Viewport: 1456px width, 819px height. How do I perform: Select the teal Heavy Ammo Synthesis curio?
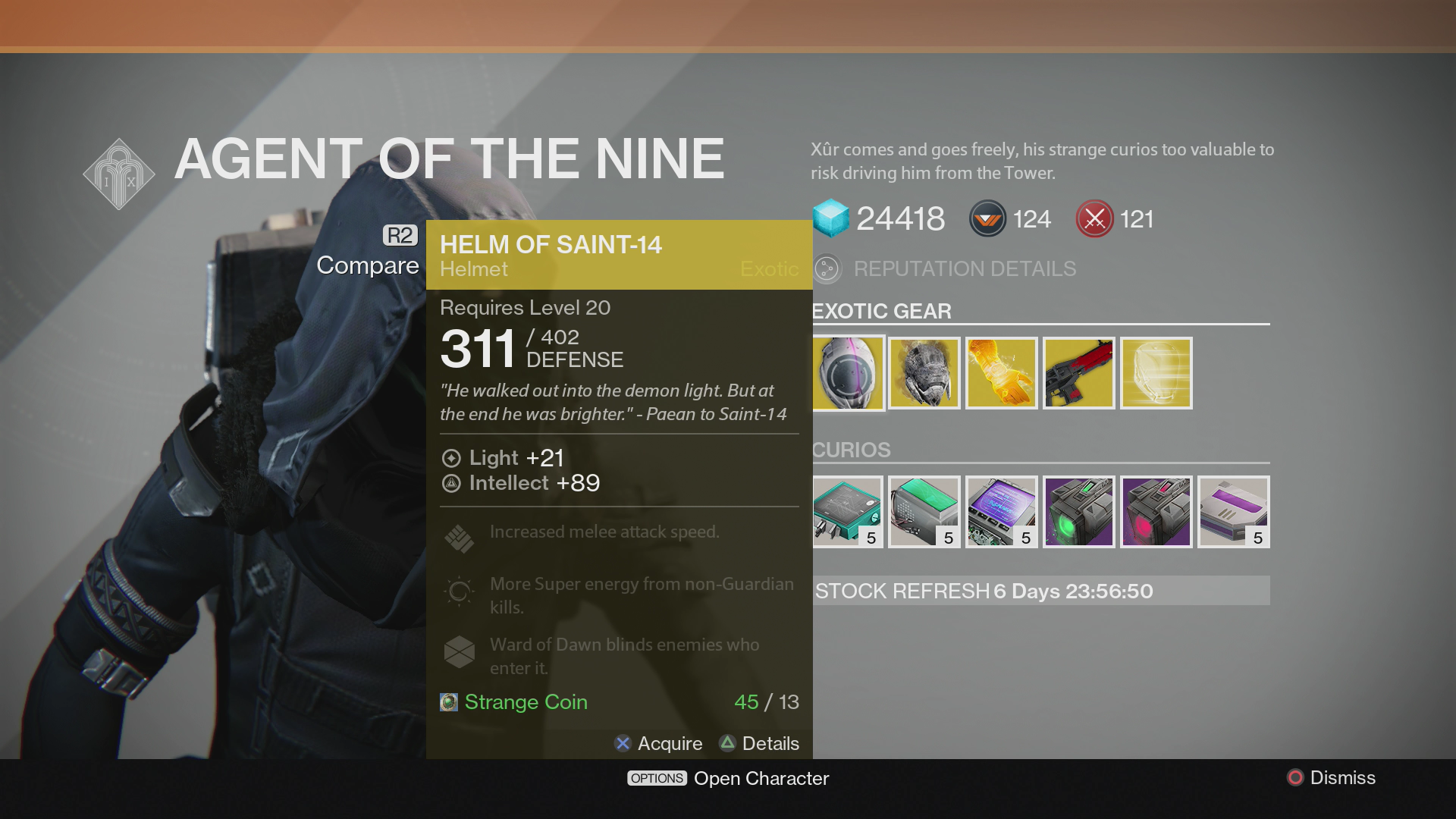tap(846, 512)
